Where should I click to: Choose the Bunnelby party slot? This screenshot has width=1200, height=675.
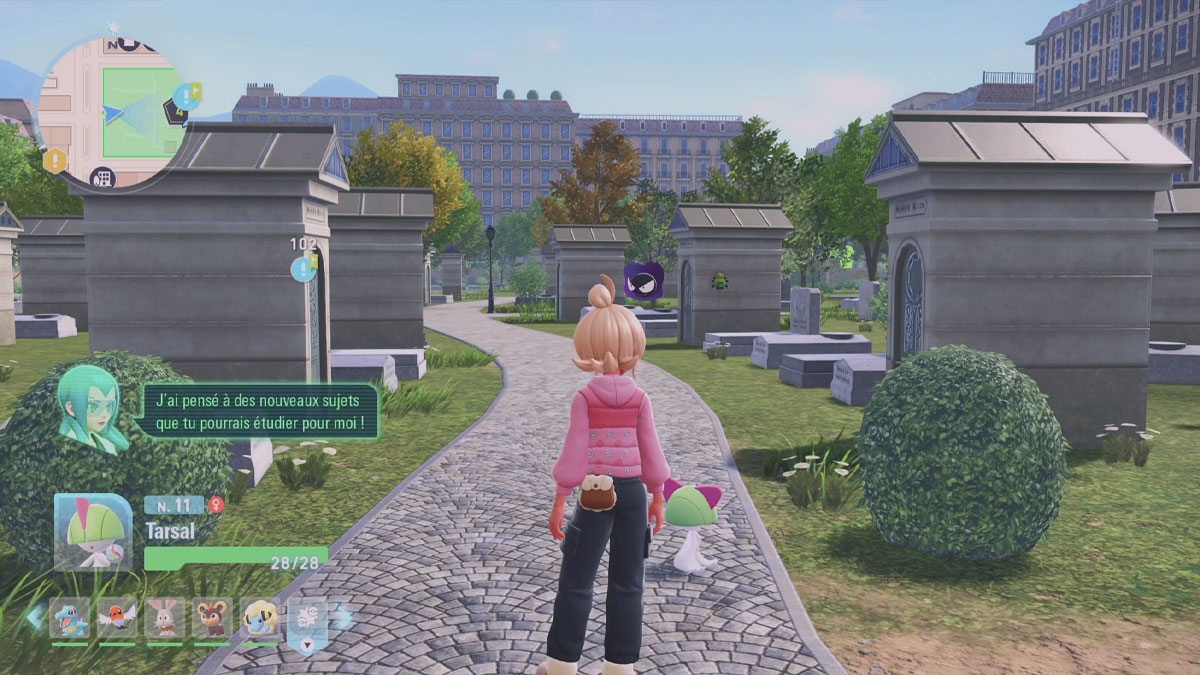(x=165, y=618)
